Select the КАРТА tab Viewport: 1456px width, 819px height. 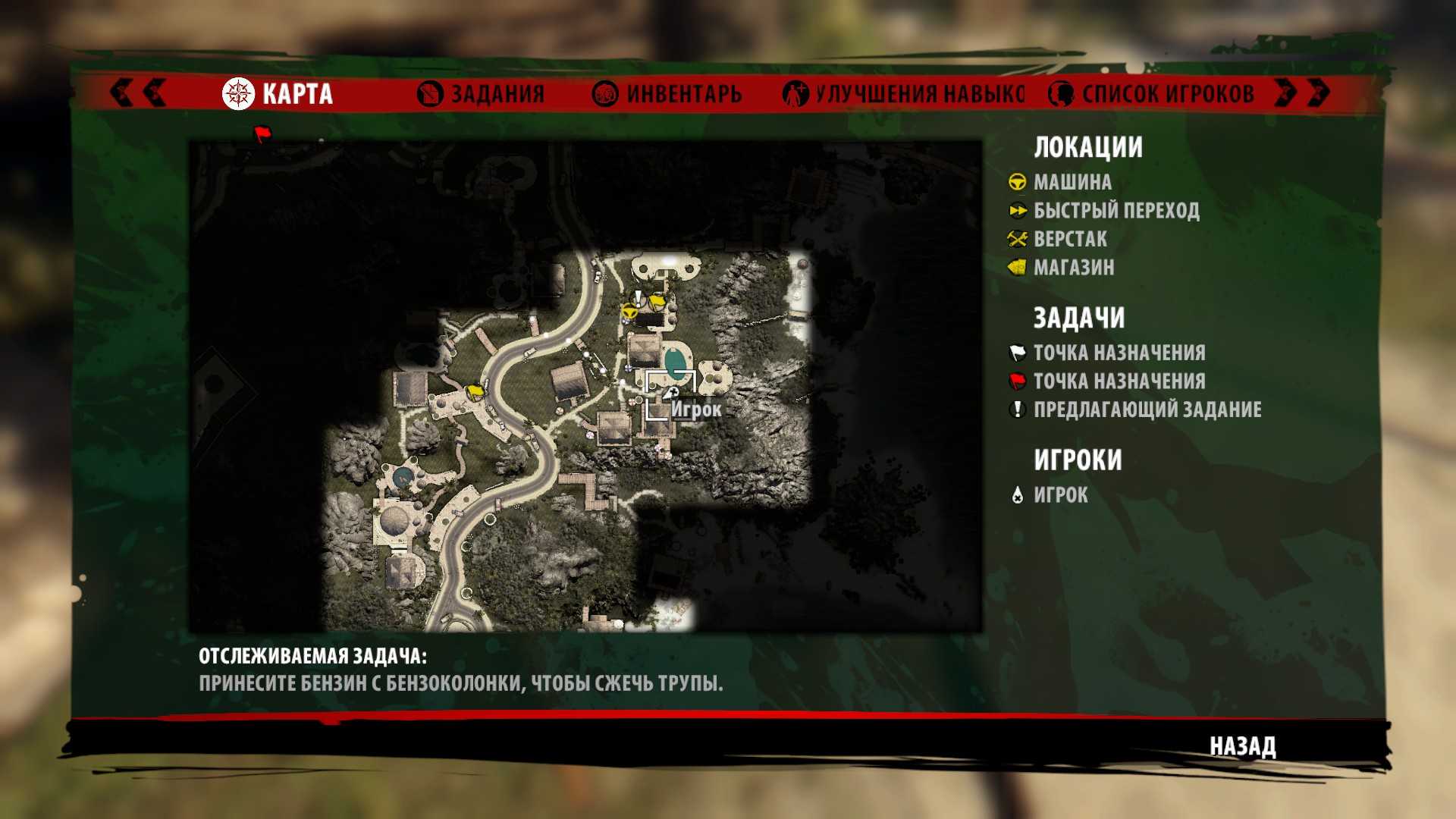pos(278,94)
